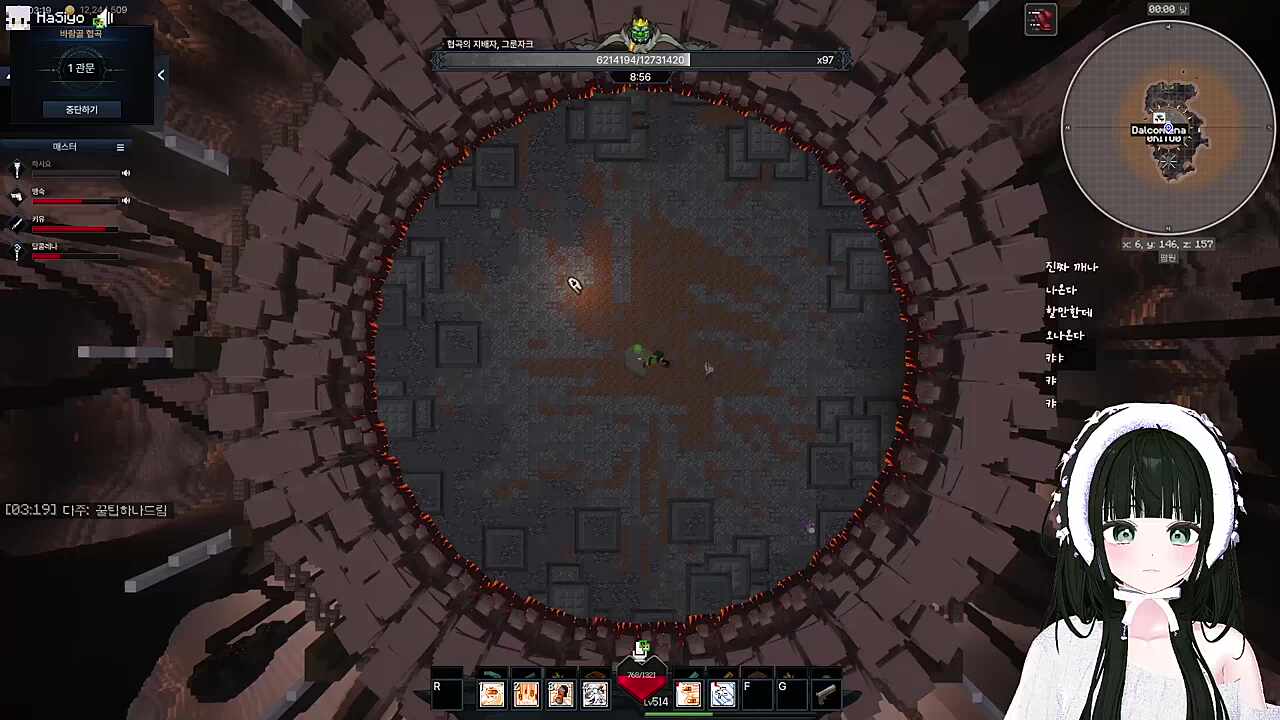Image resolution: width=1280 pixels, height=720 pixels.
Task: Toggle the speaker icon of the first party member
Action: click(126, 173)
